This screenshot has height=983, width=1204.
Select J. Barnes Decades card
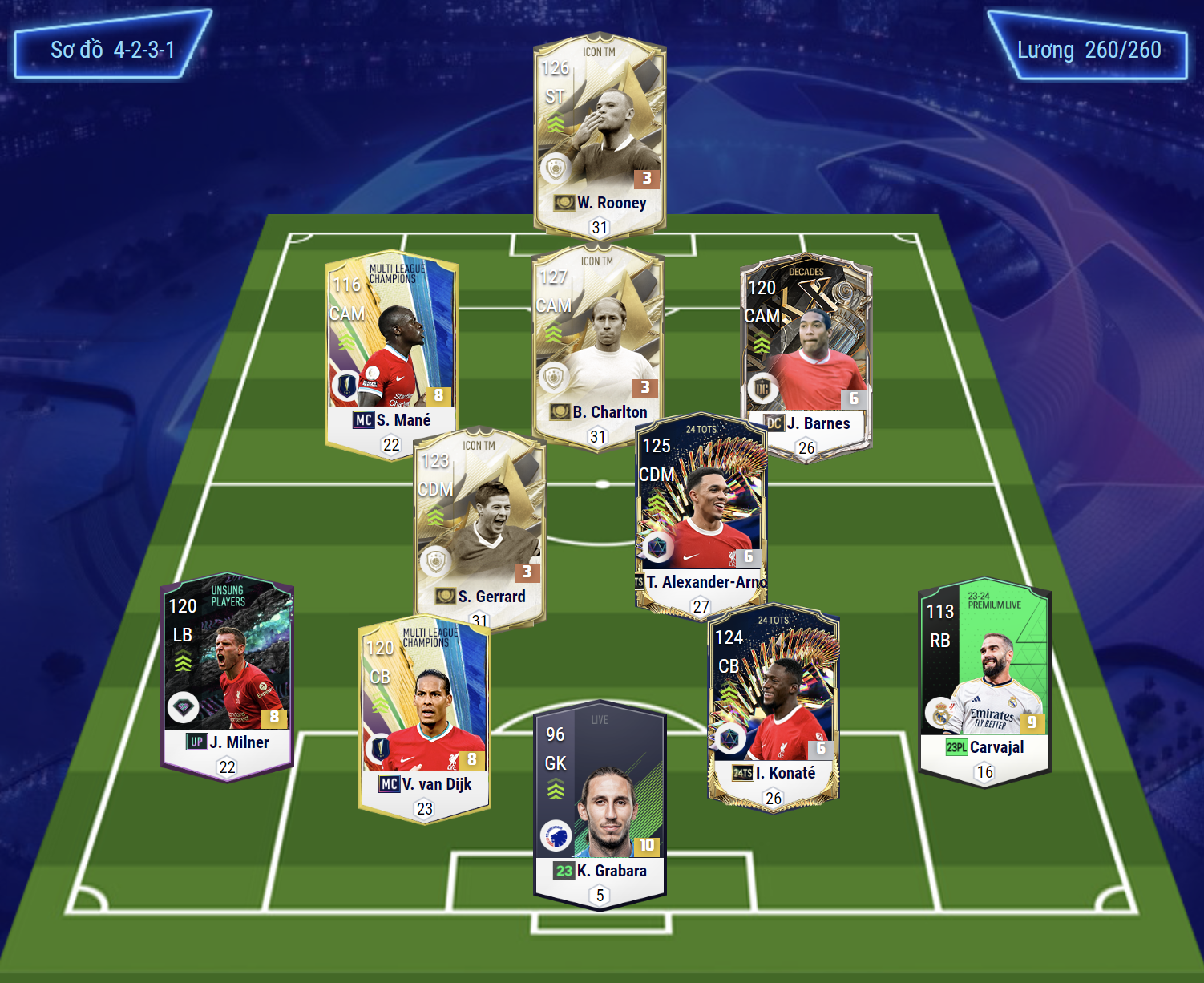(x=806, y=357)
